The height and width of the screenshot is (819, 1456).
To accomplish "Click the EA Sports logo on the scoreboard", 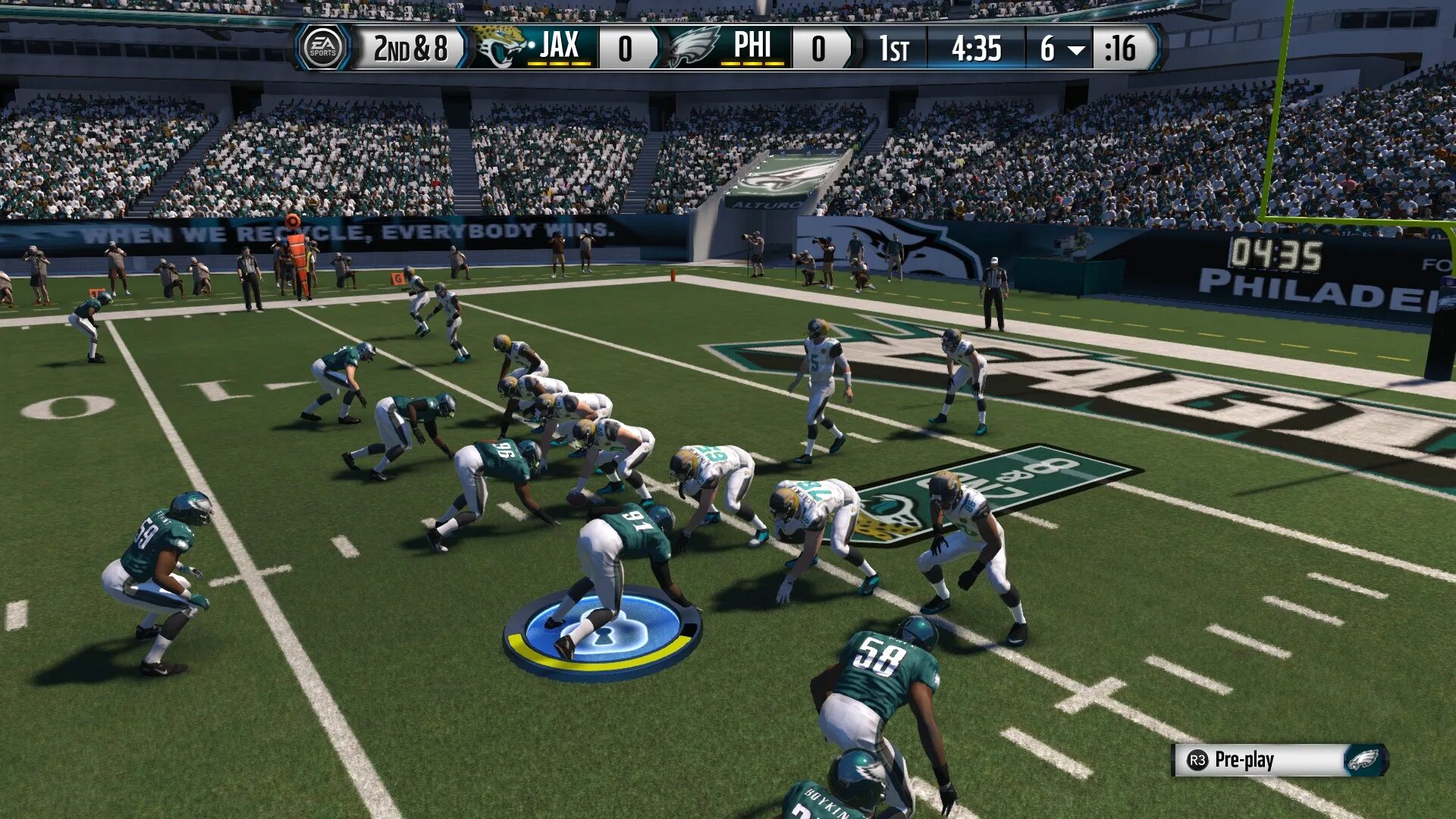I will tap(322, 48).
